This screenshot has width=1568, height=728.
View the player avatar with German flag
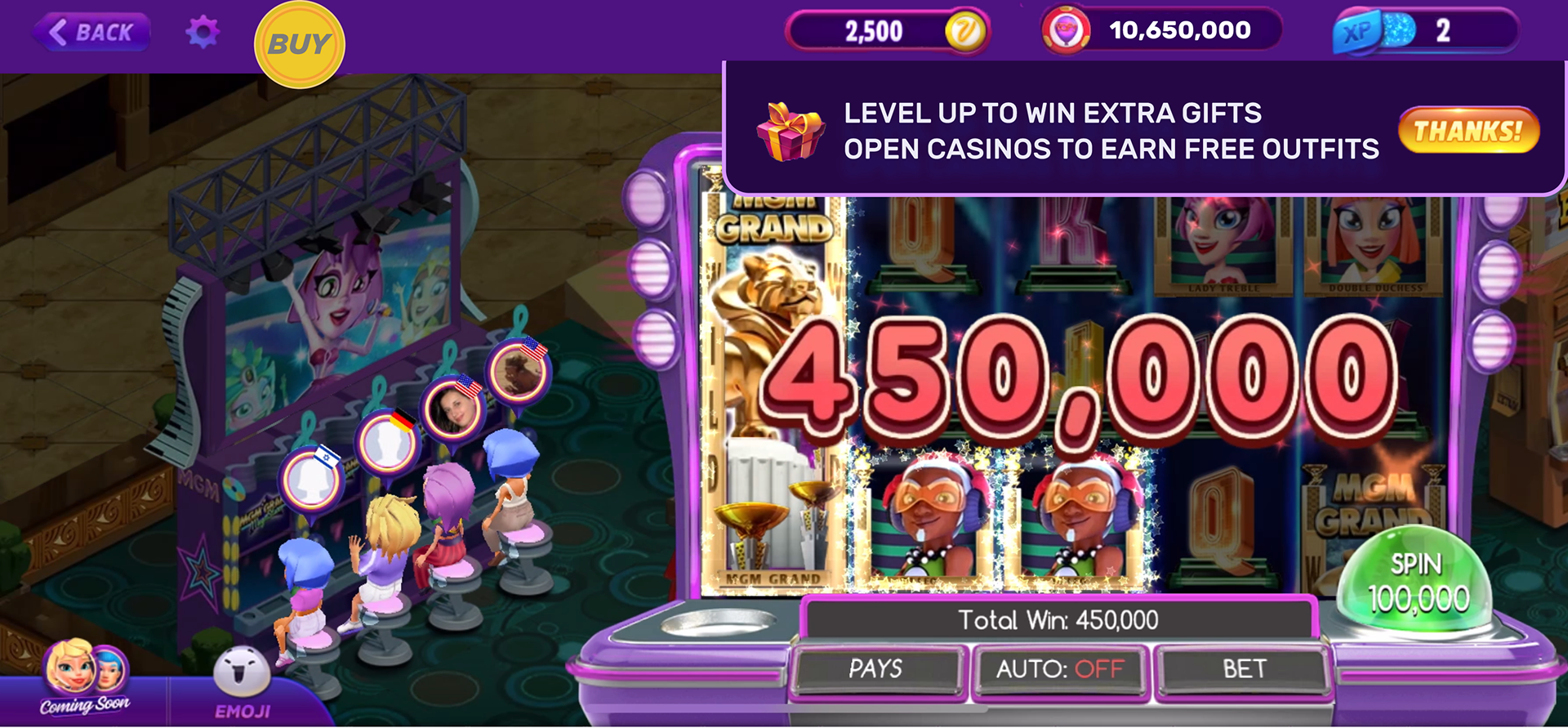[x=388, y=444]
